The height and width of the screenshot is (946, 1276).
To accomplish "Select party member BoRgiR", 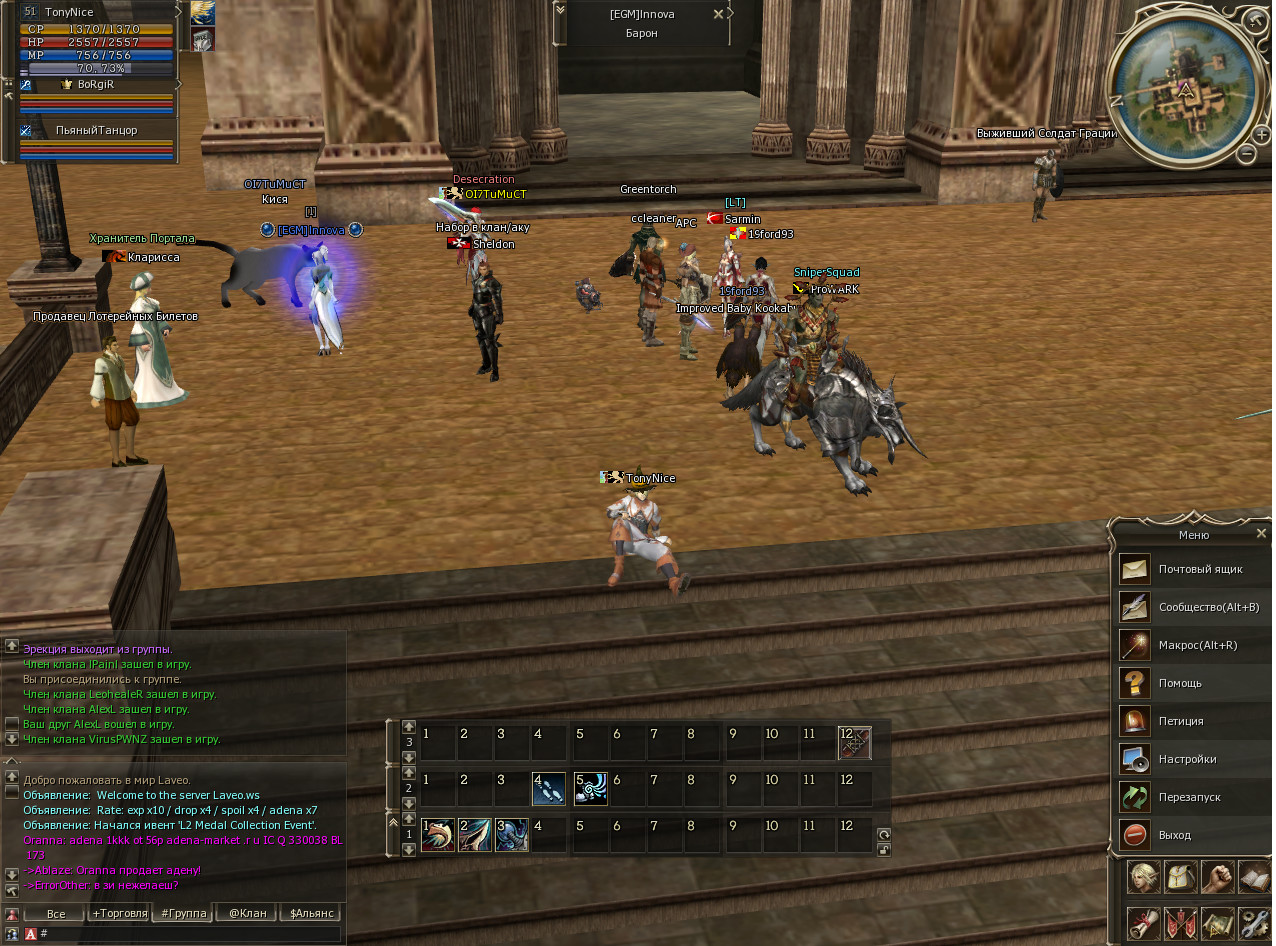I will (x=96, y=85).
